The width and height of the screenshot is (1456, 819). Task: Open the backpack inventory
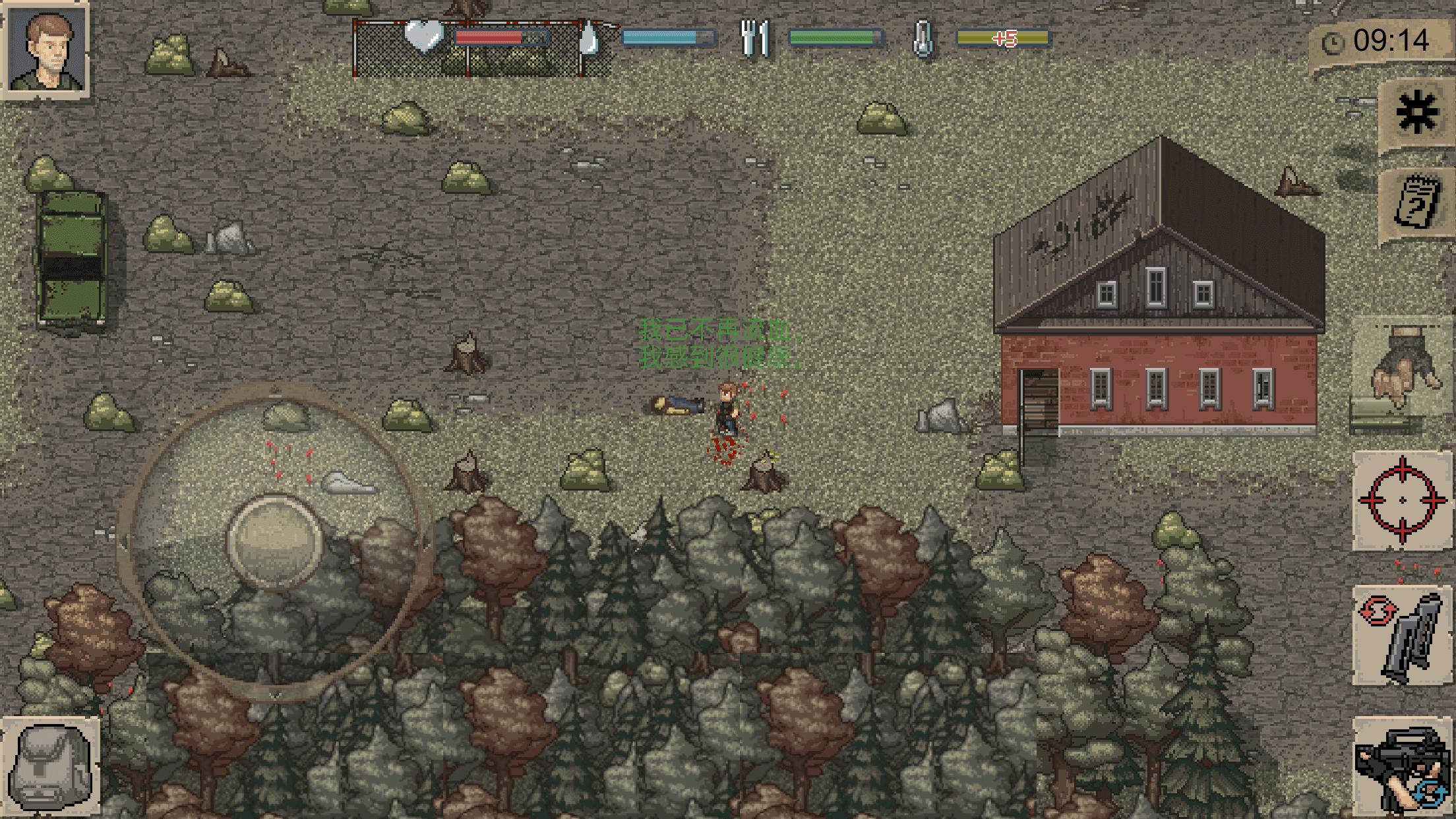tap(51, 765)
